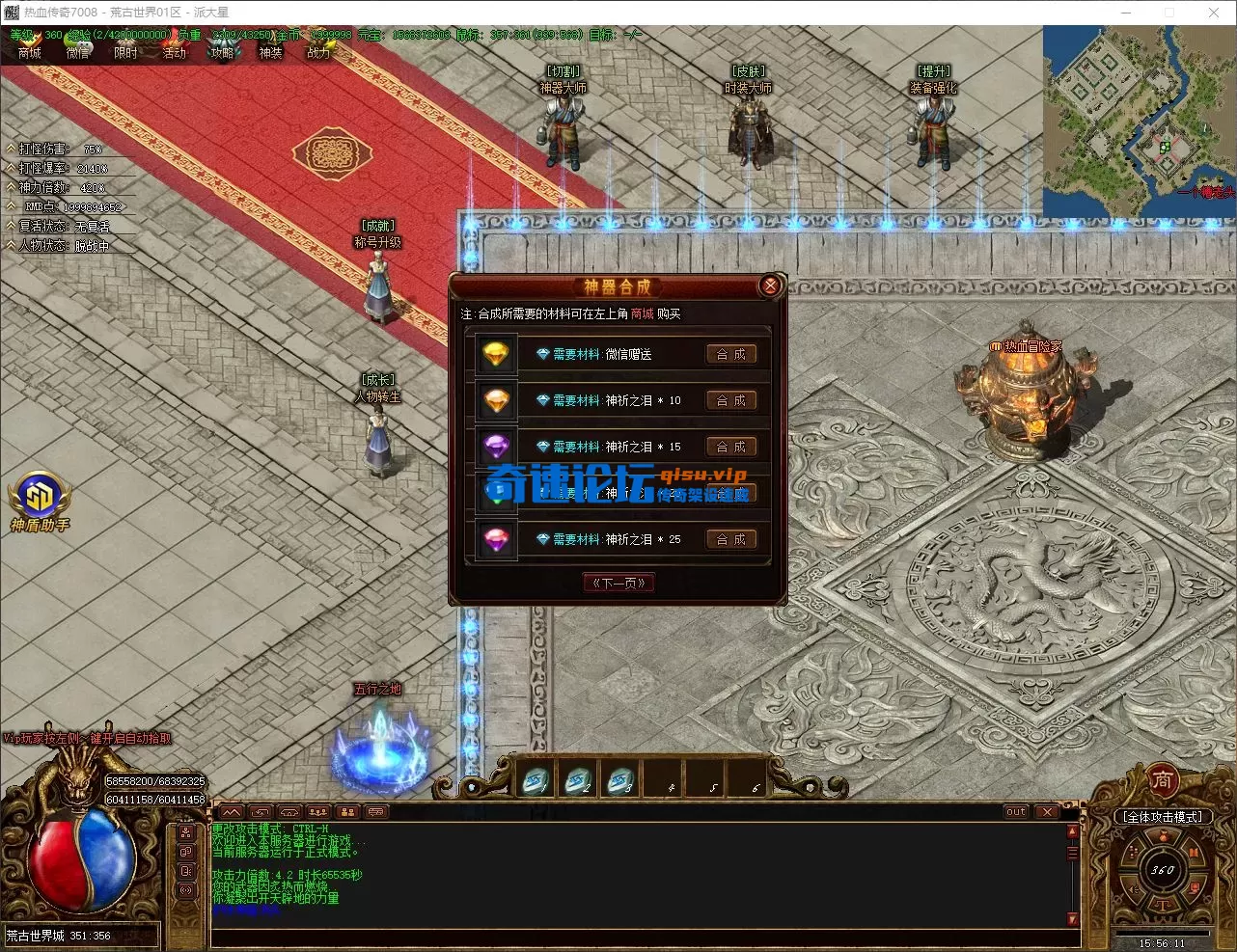1237x952 pixels.
Task: Click the minimap
Action: point(1139,121)
